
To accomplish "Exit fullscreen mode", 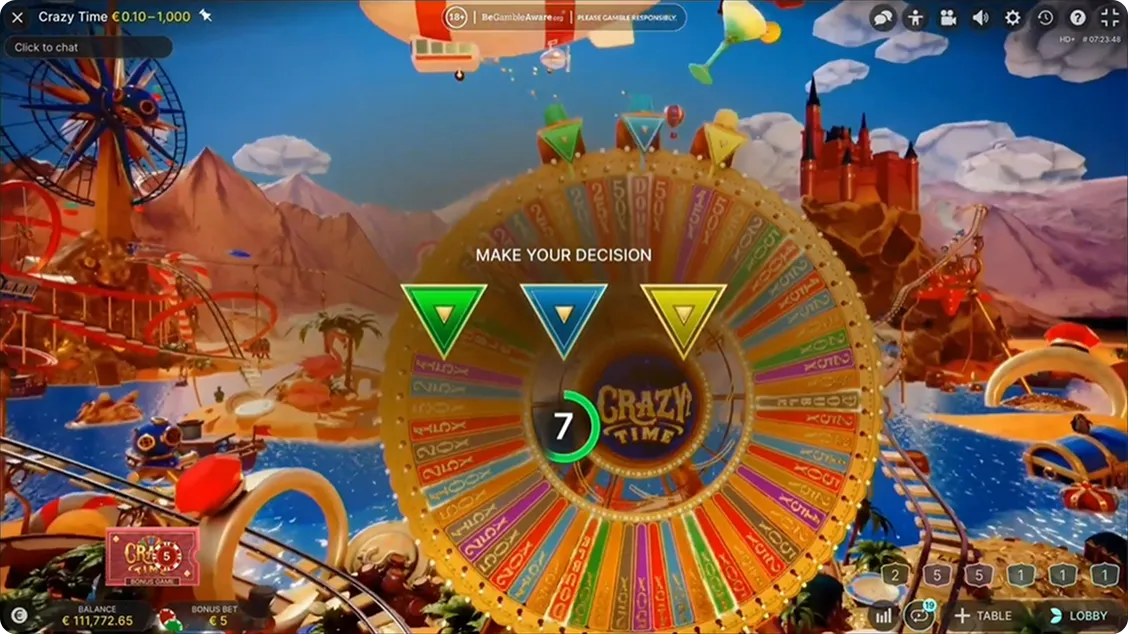I will pos(1109,18).
